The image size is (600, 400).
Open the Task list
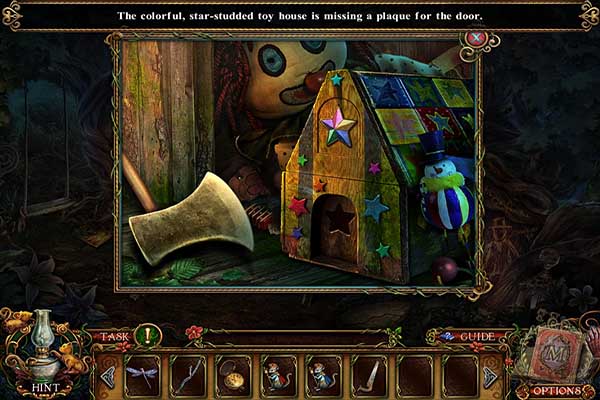(114, 336)
